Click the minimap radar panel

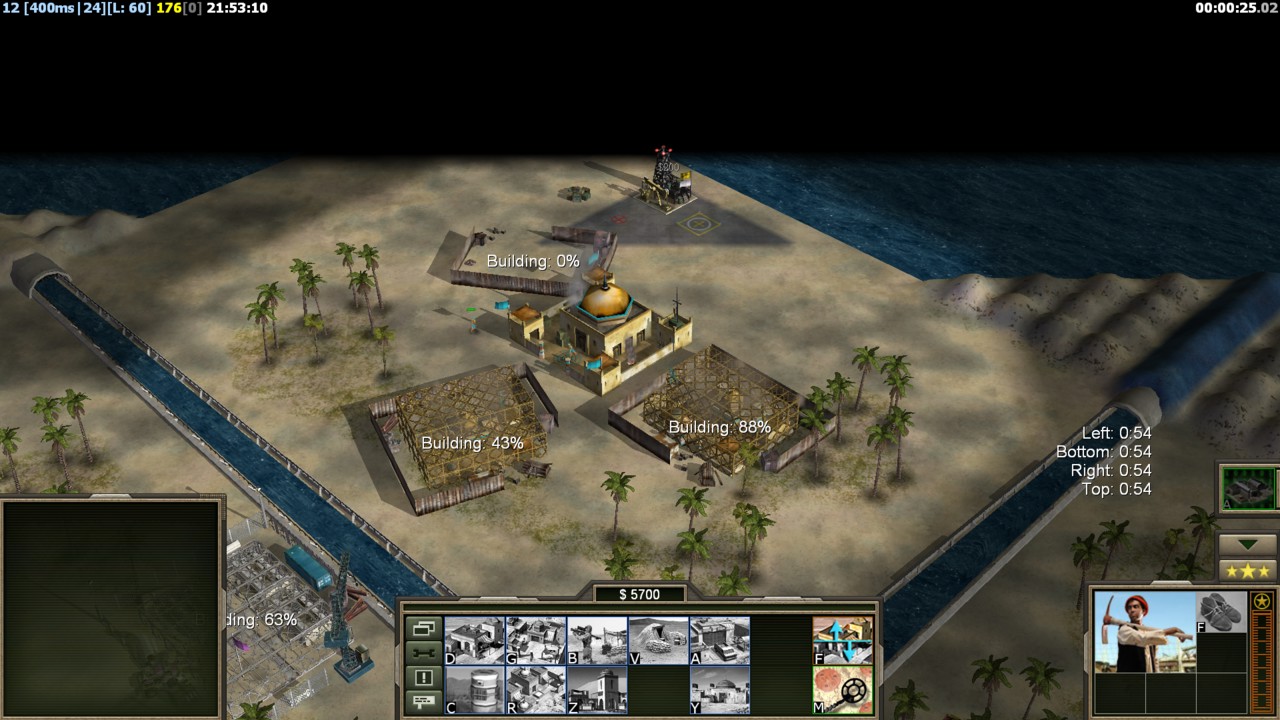point(111,608)
